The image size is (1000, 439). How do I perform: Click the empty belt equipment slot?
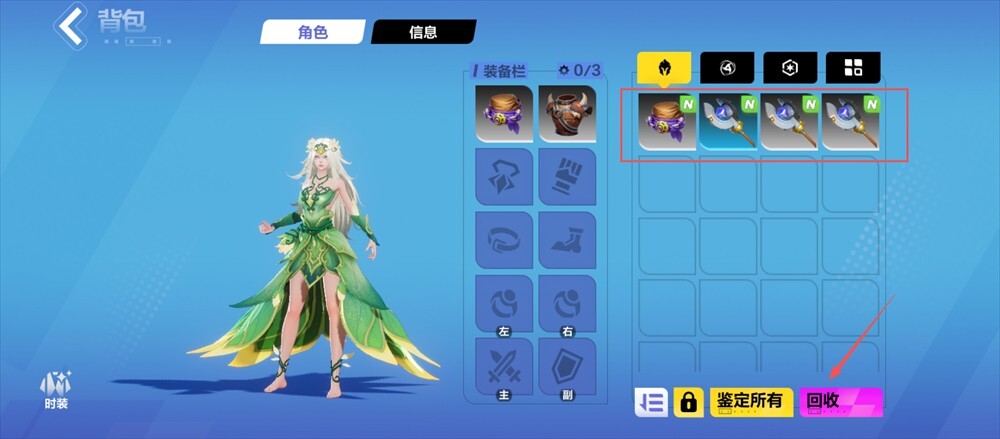tap(504, 239)
